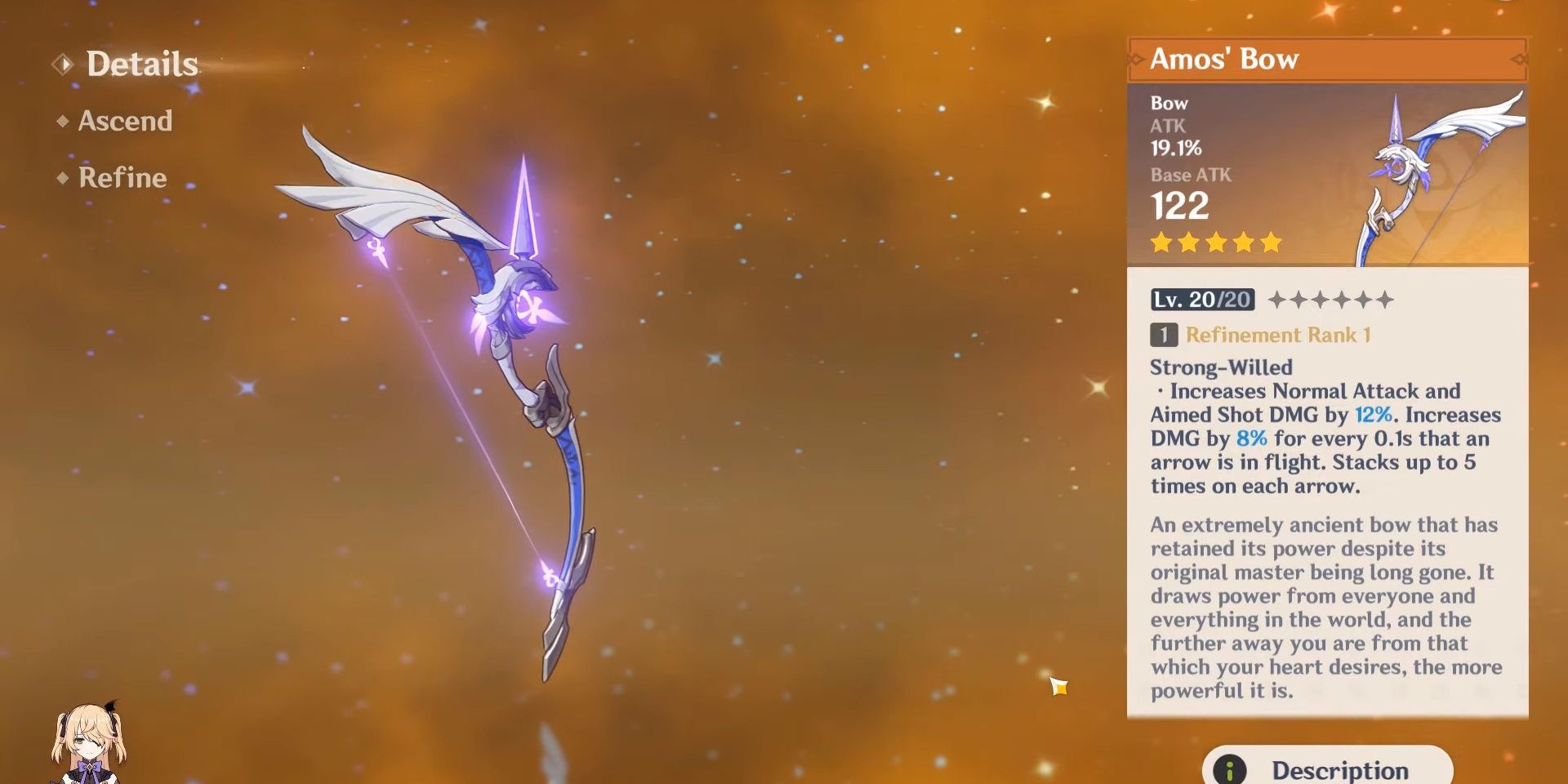Switch to the Ascend tab
Image resolution: width=1568 pixels, height=784 pixels.
124,122
